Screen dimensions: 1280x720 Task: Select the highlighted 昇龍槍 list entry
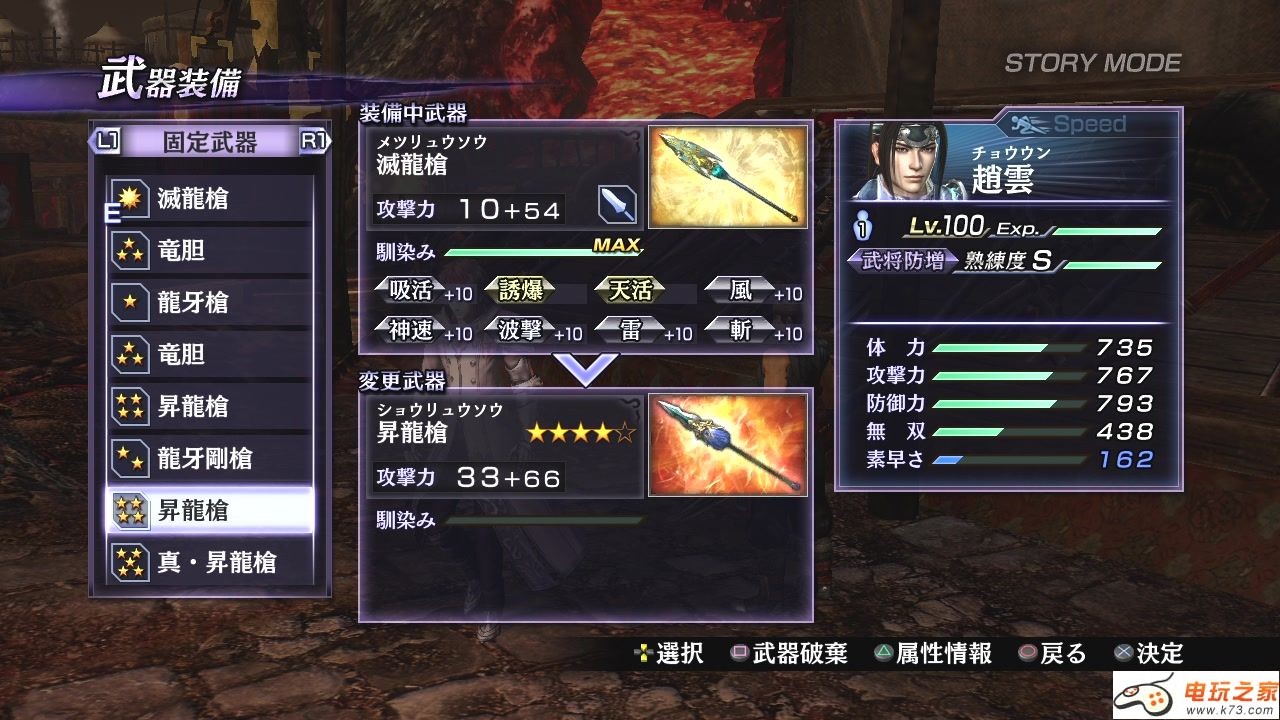click(210, 511)
